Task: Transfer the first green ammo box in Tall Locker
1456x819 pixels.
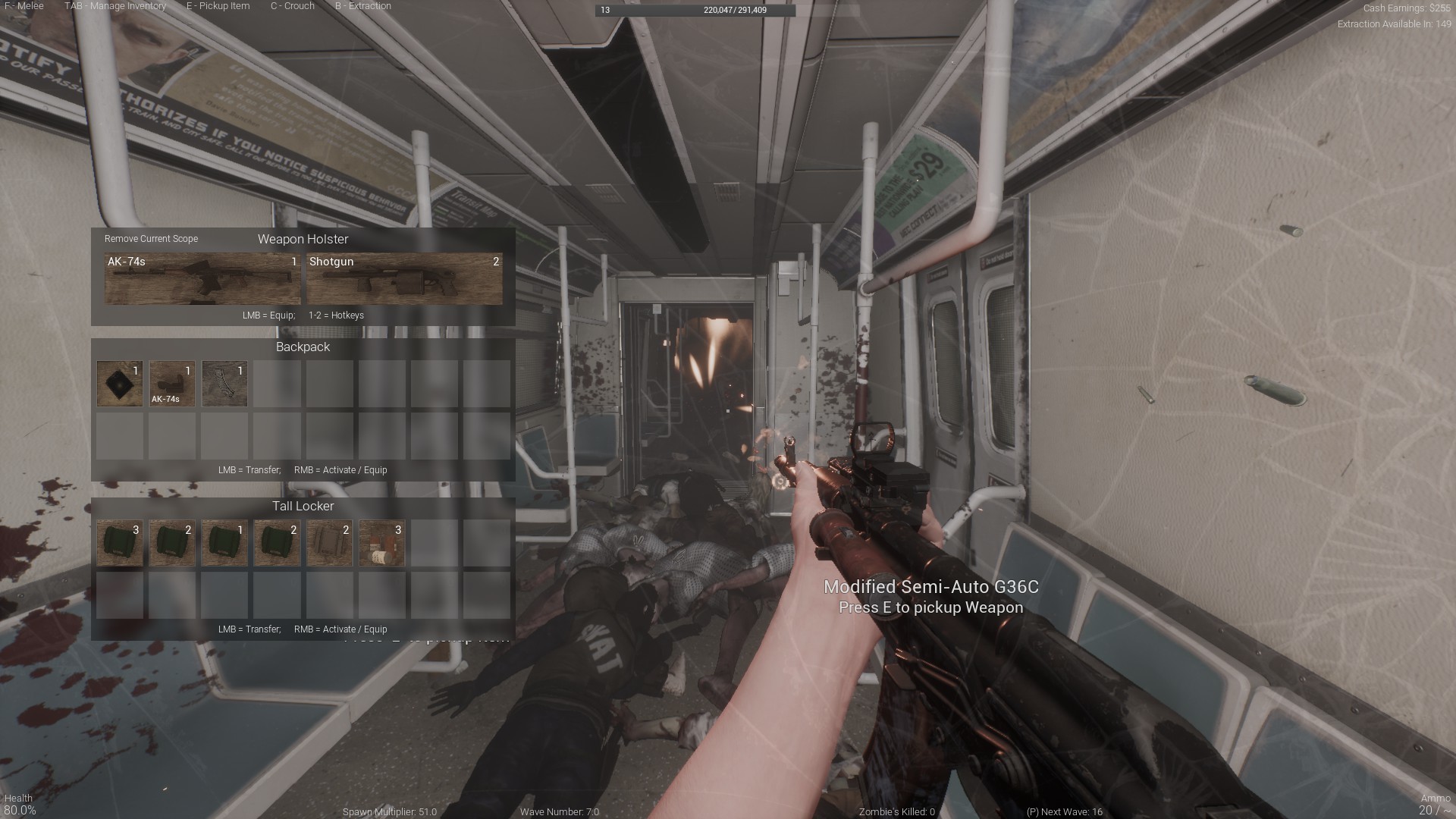Action: tap(119, 542)
